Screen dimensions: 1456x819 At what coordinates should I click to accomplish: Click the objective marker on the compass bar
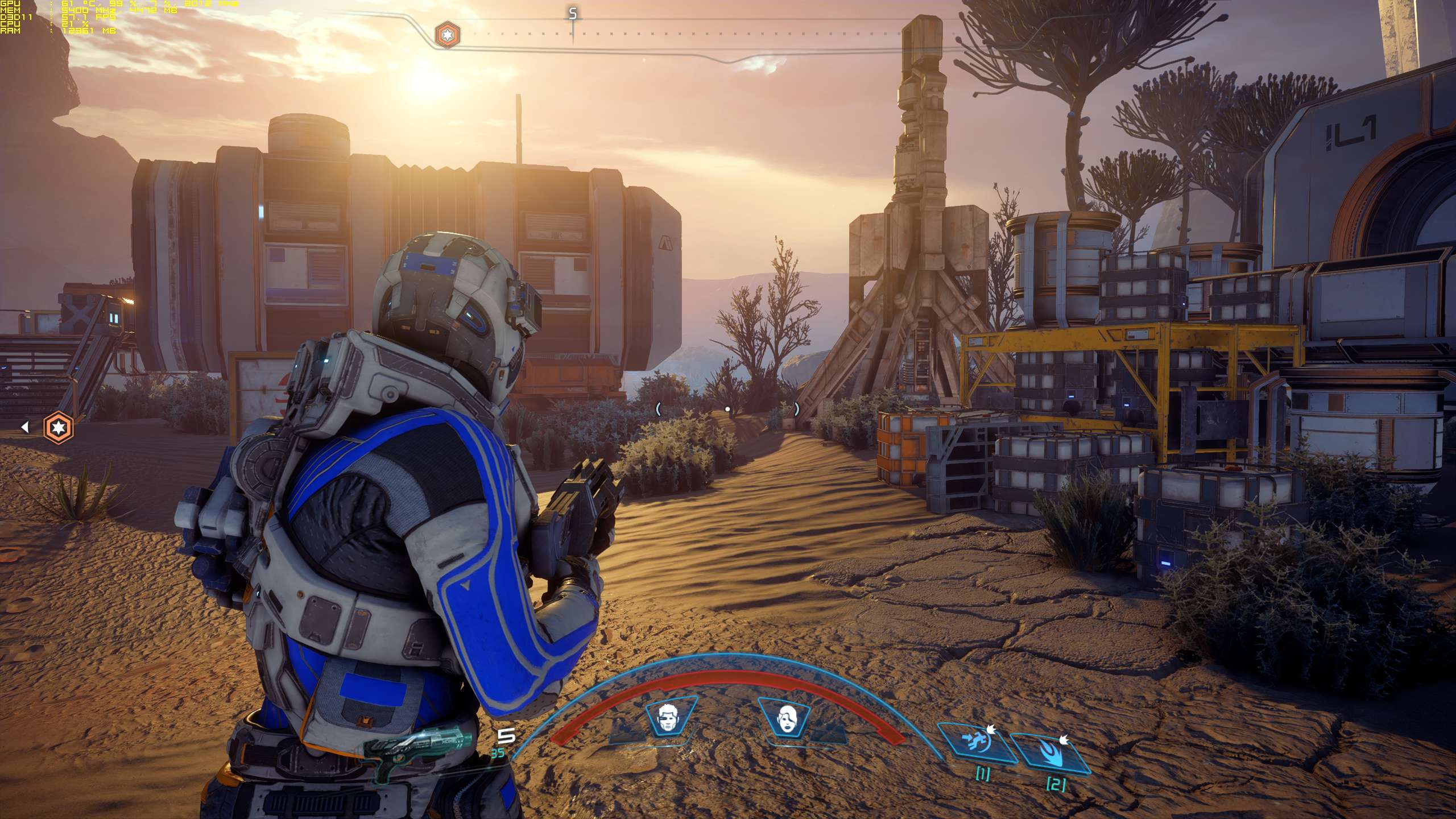click(448, 35)
